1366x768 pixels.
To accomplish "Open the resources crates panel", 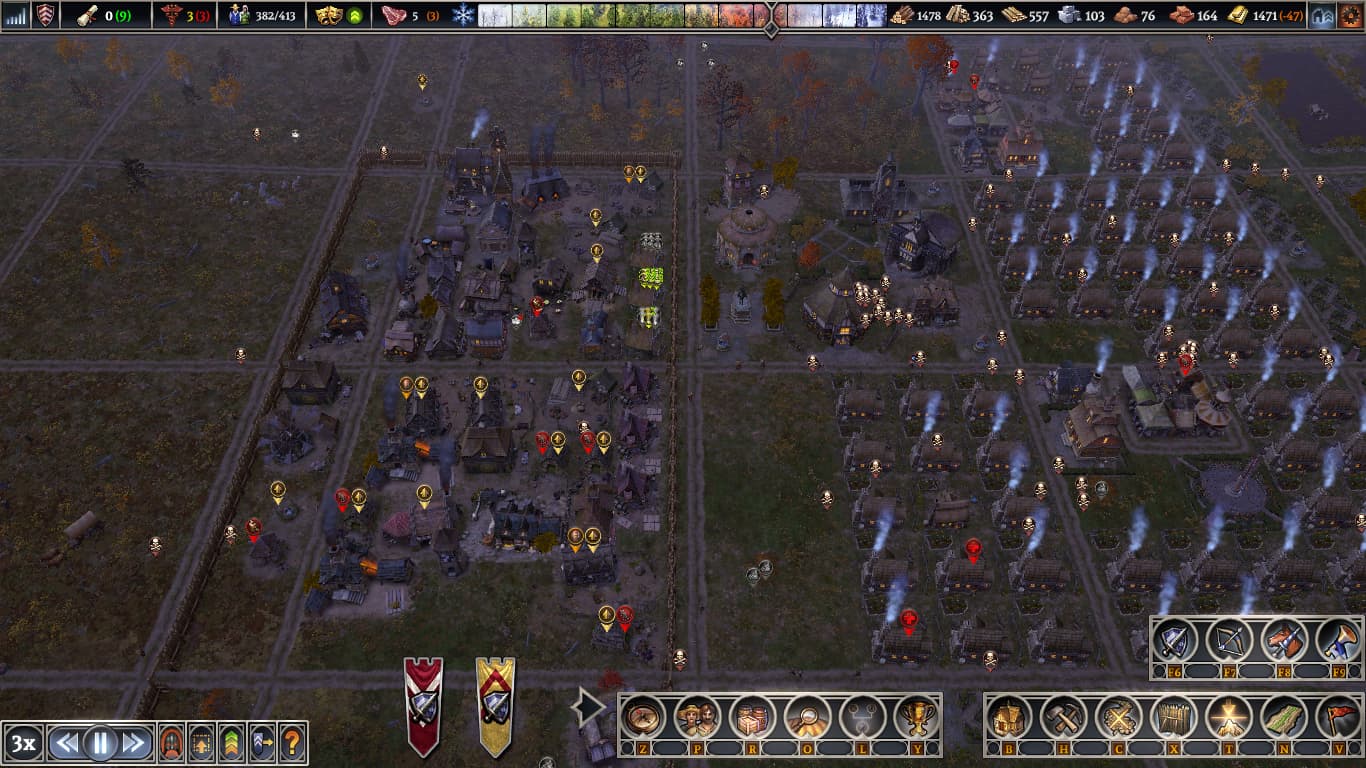I will [x=751, y=717].
